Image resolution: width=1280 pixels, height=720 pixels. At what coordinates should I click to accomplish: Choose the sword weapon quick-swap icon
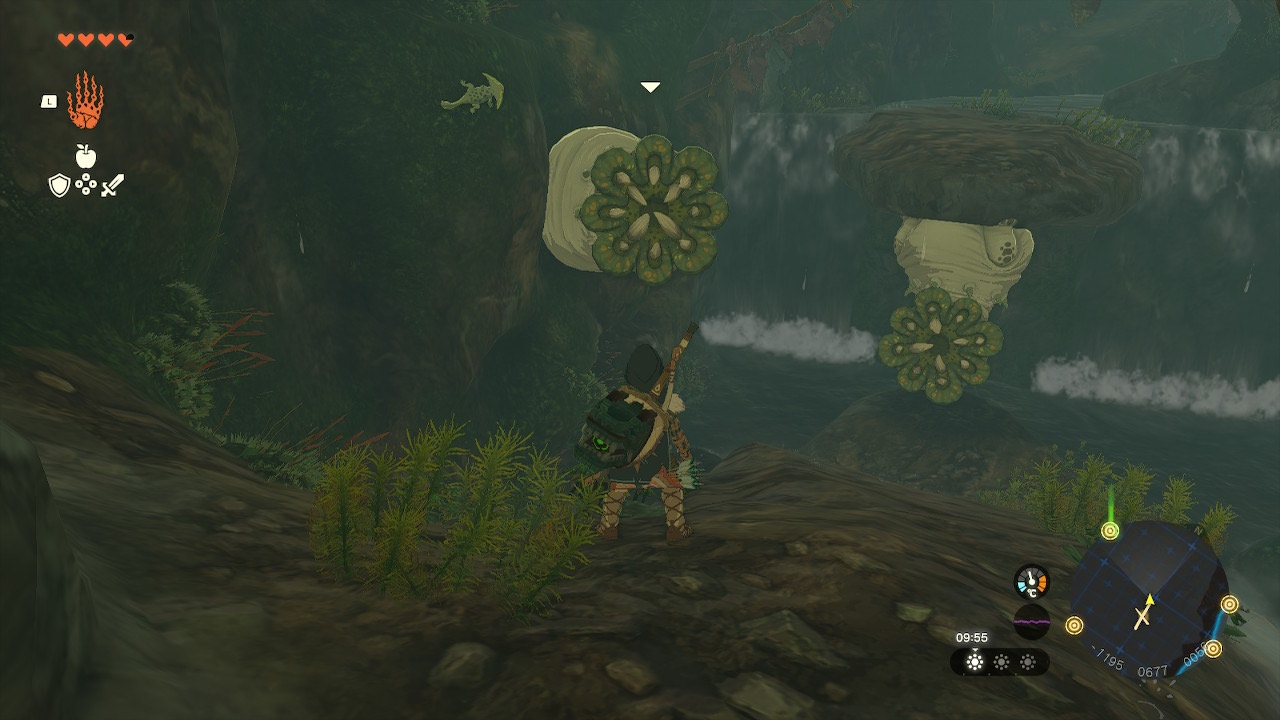coord(112,185)
